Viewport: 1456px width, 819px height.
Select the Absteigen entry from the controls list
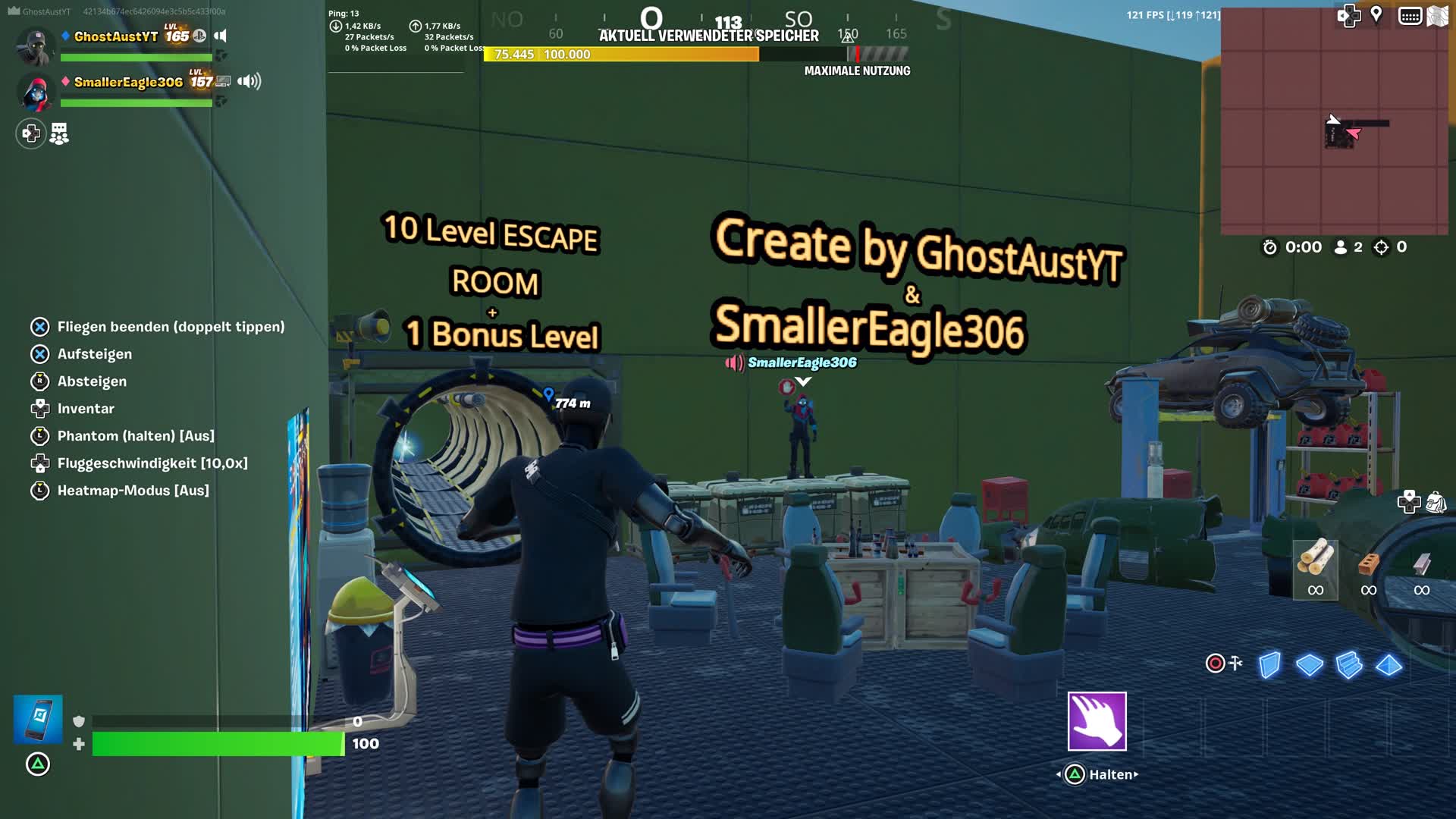tap(92, 381)
